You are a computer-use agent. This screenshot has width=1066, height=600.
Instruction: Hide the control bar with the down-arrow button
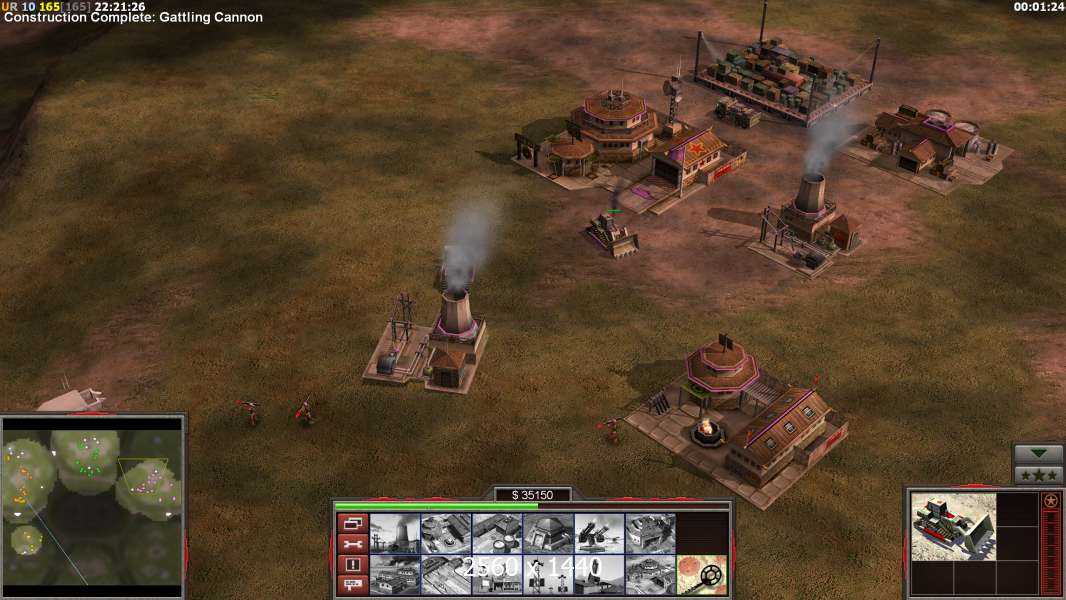1039,455
